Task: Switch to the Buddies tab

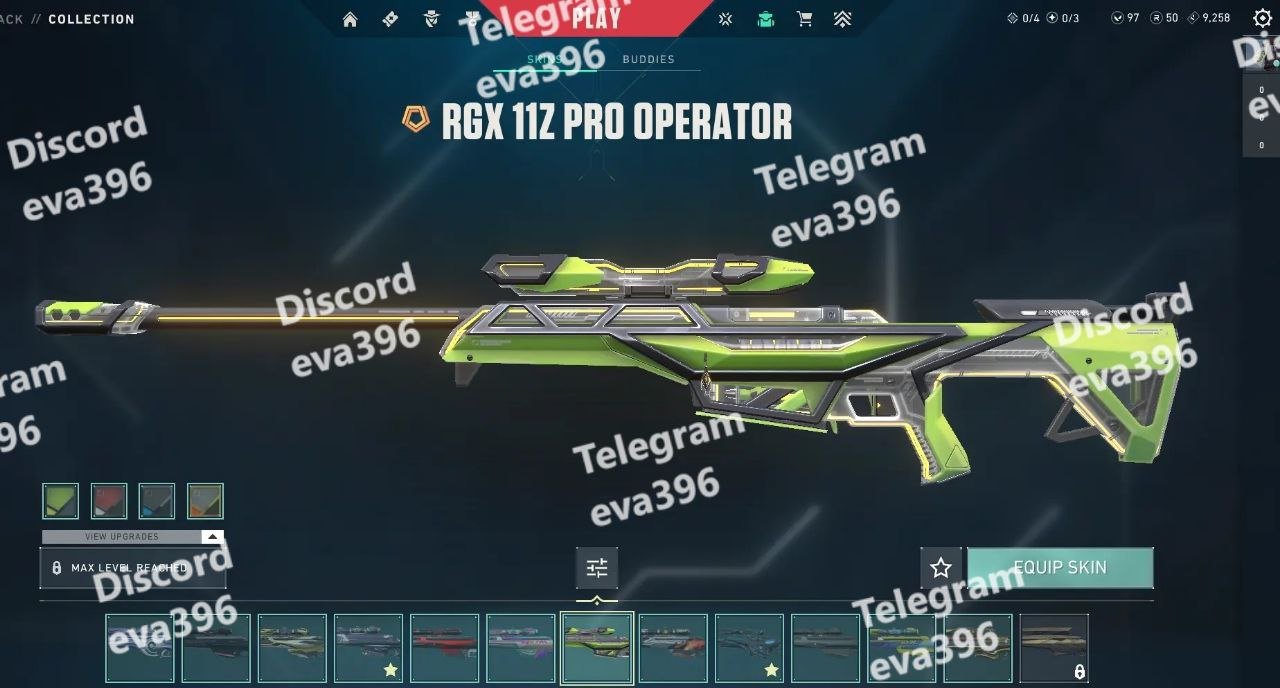Action: tap(648, 59)
